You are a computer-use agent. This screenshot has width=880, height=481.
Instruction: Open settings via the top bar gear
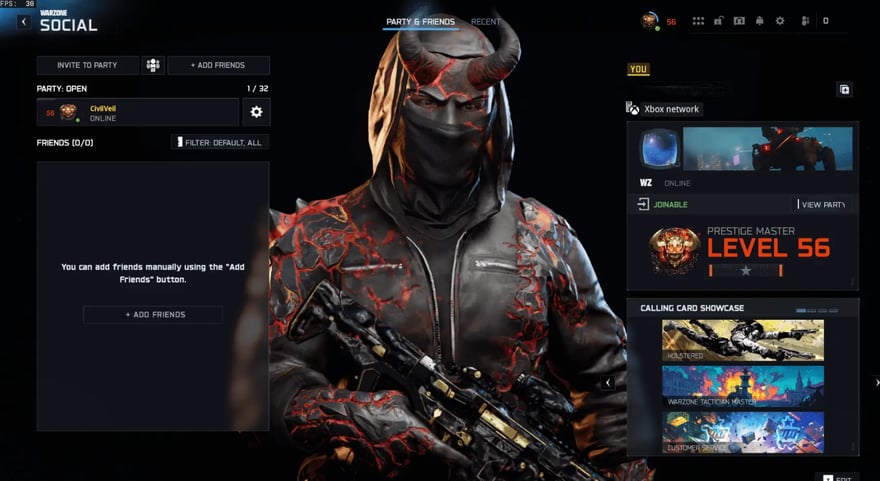pyautogui.click(x=780, y=21)
